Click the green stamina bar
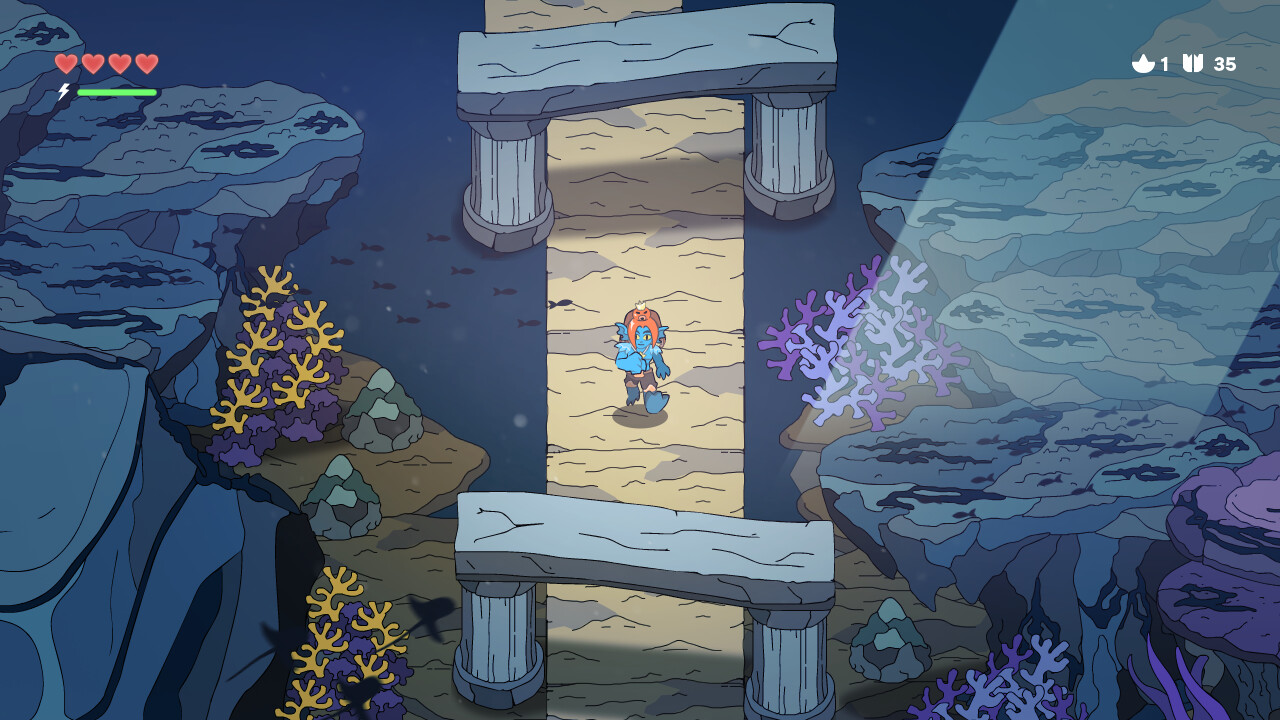 click(118, 90)
